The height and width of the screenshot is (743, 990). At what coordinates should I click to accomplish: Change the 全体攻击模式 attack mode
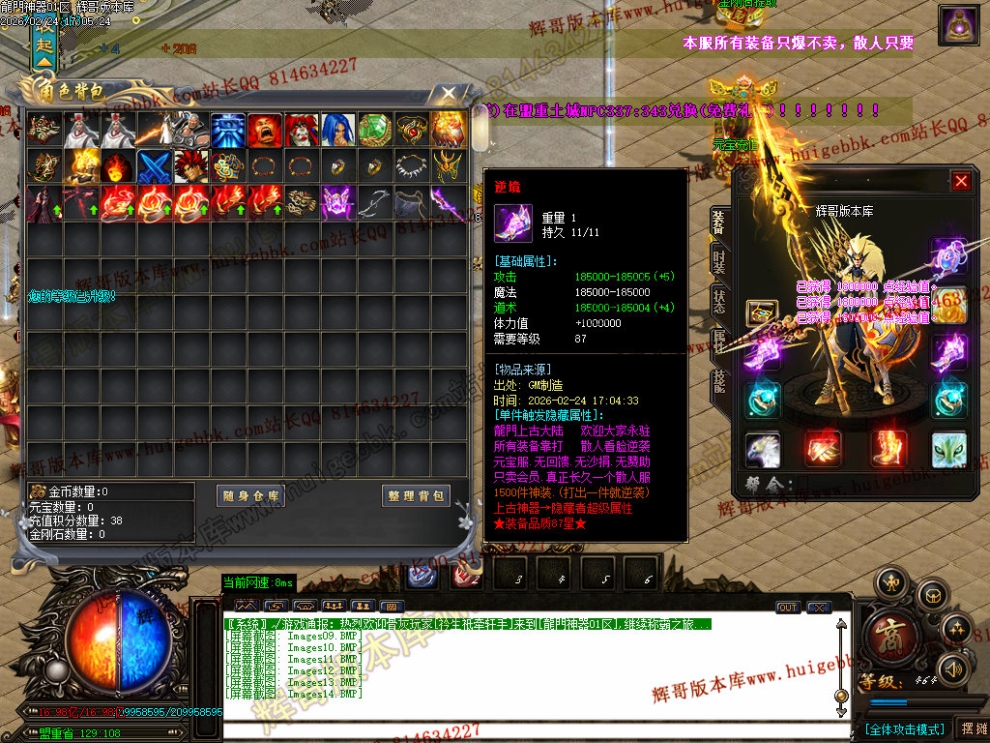(x=904, y=728)
